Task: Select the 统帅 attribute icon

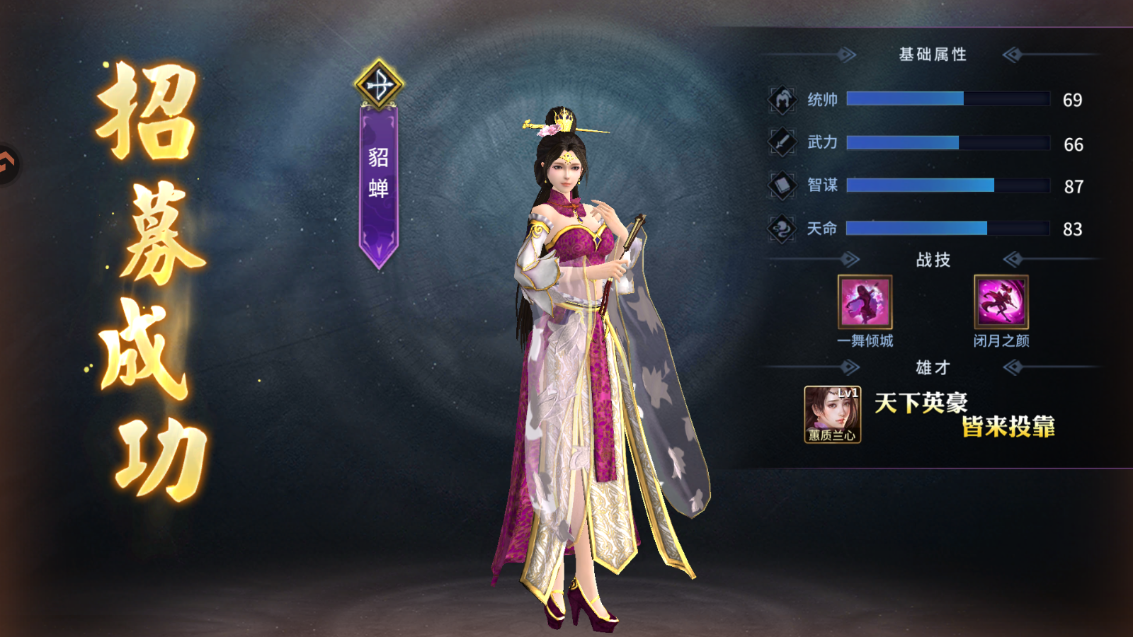Action: click(782, 100)
